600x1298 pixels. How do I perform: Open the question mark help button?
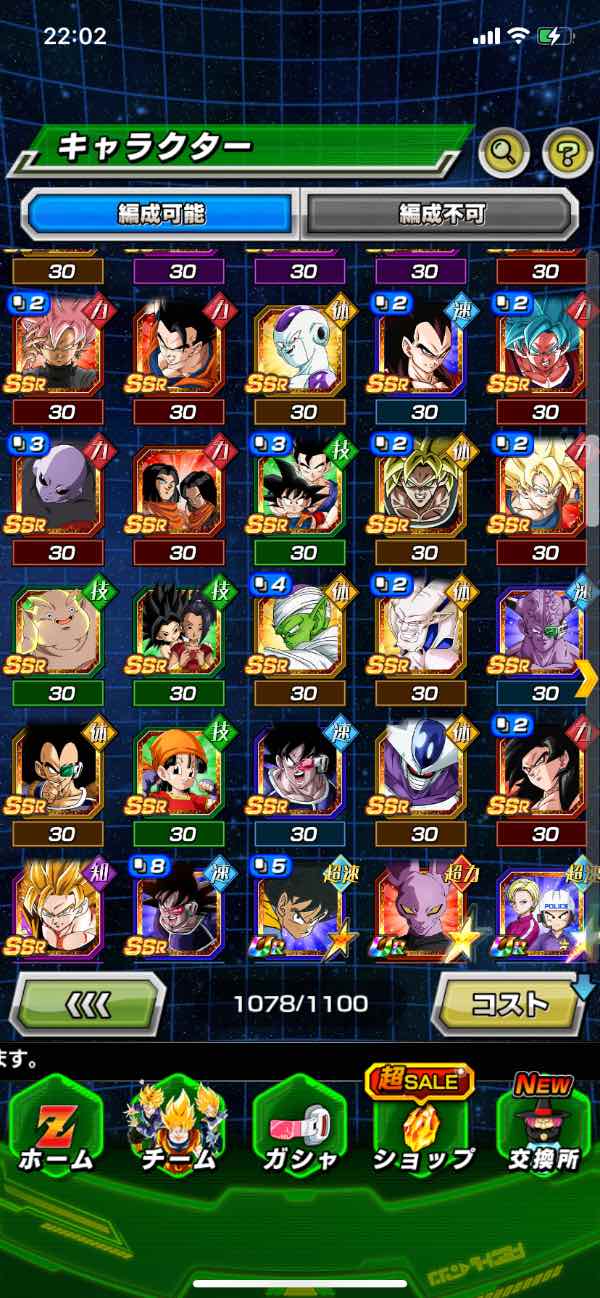567,152
